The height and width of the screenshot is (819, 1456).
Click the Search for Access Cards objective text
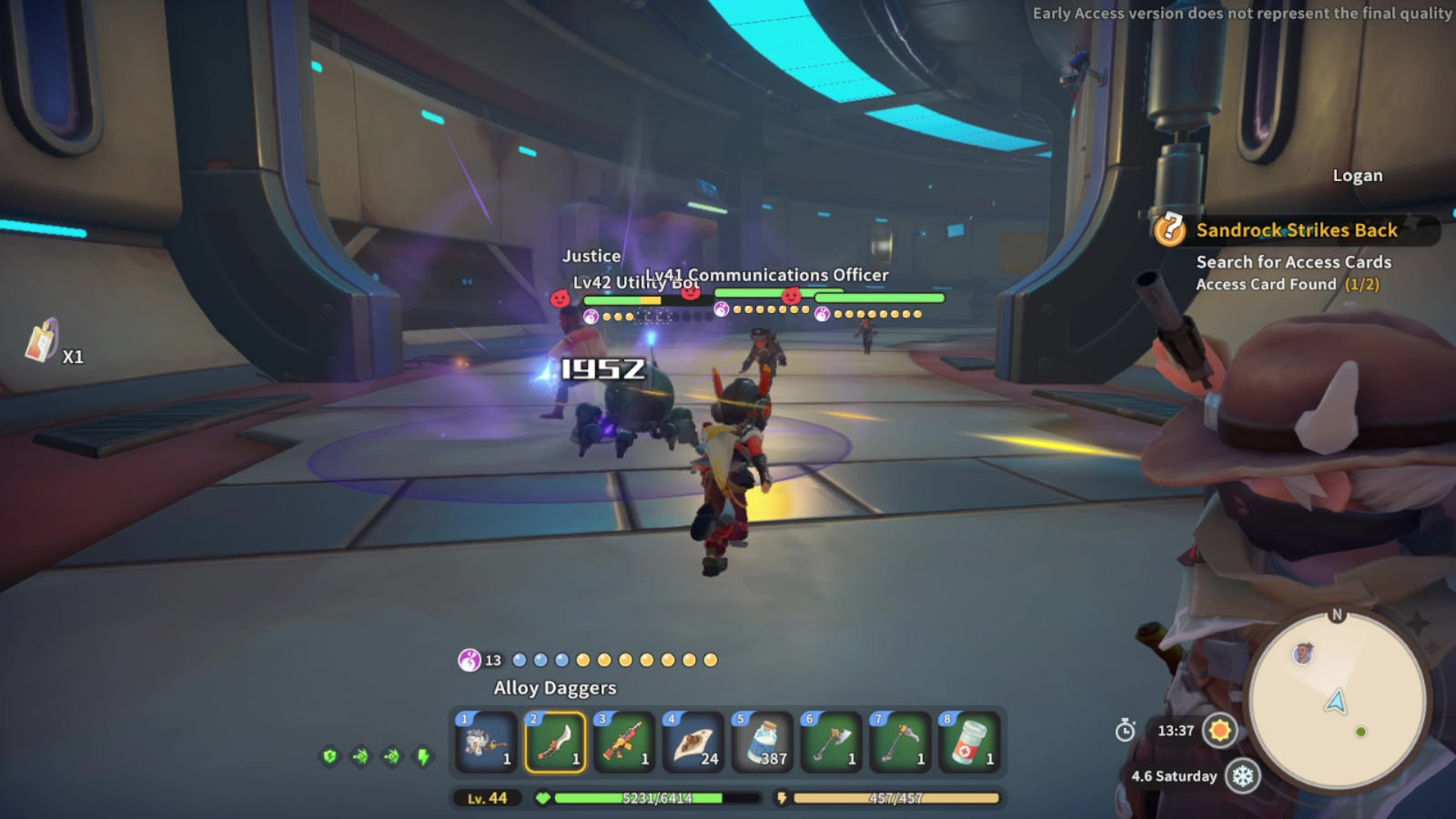coord(1293,262)
